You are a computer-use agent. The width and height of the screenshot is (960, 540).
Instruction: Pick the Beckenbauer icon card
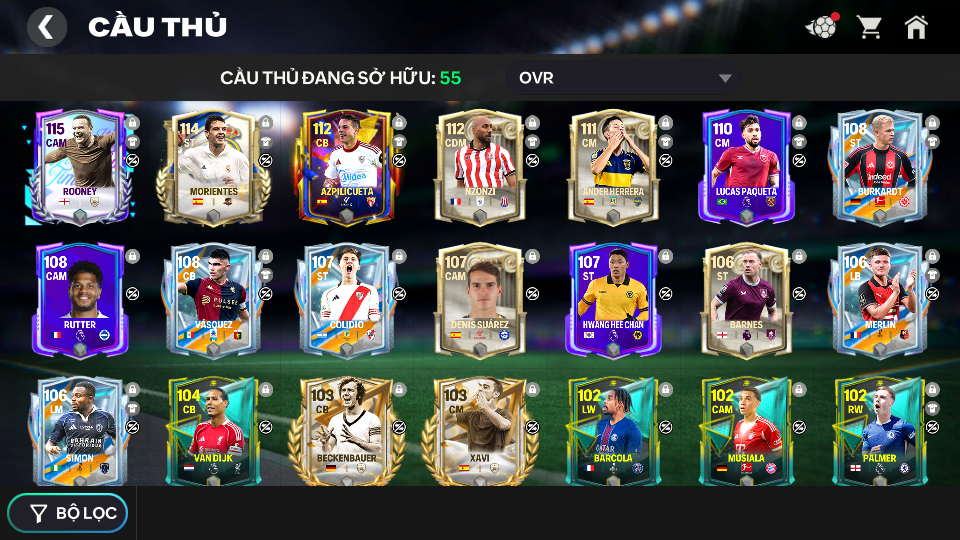(347, 432)
